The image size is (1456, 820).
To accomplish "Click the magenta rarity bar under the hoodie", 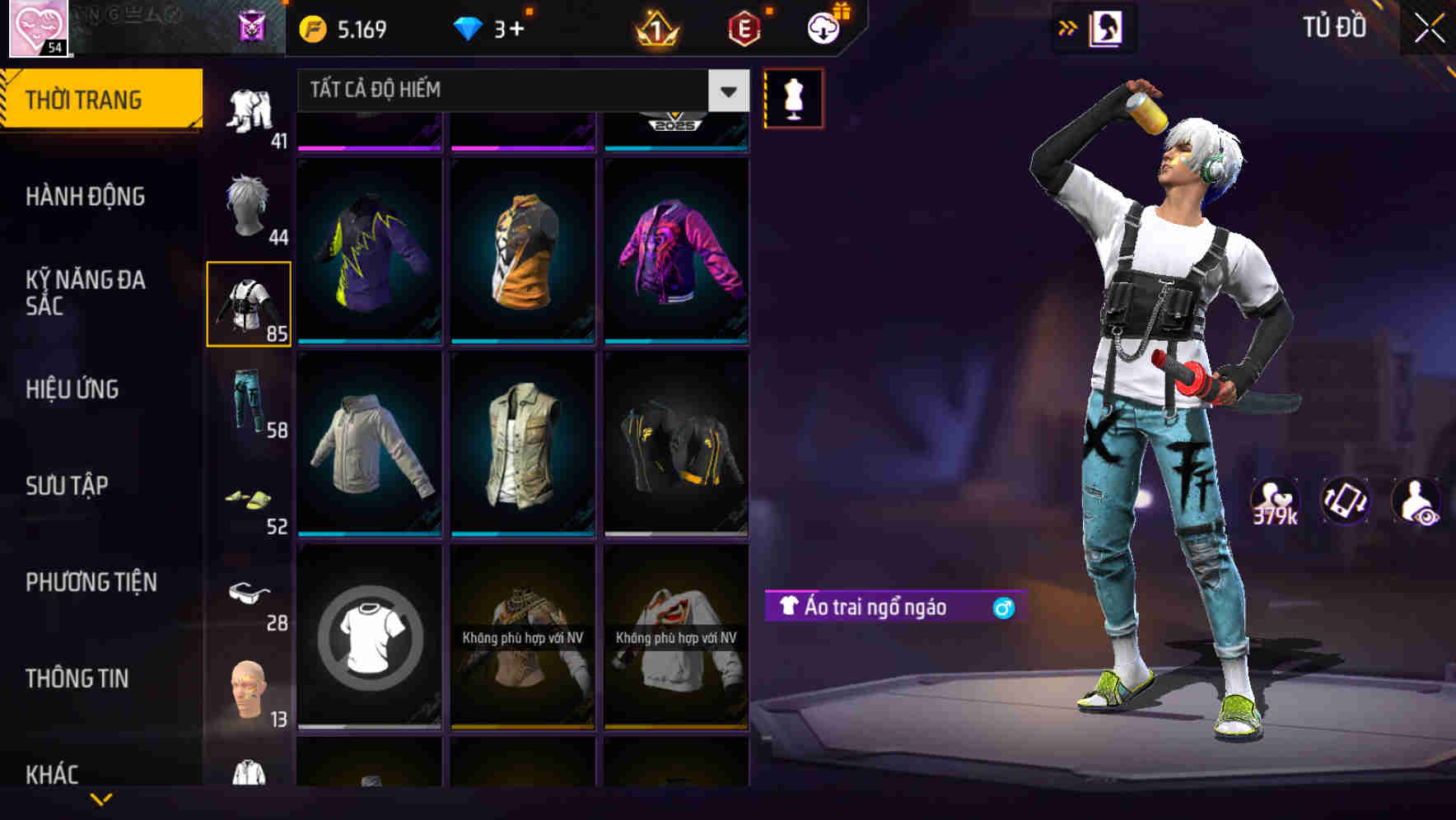I will [369, 147].
